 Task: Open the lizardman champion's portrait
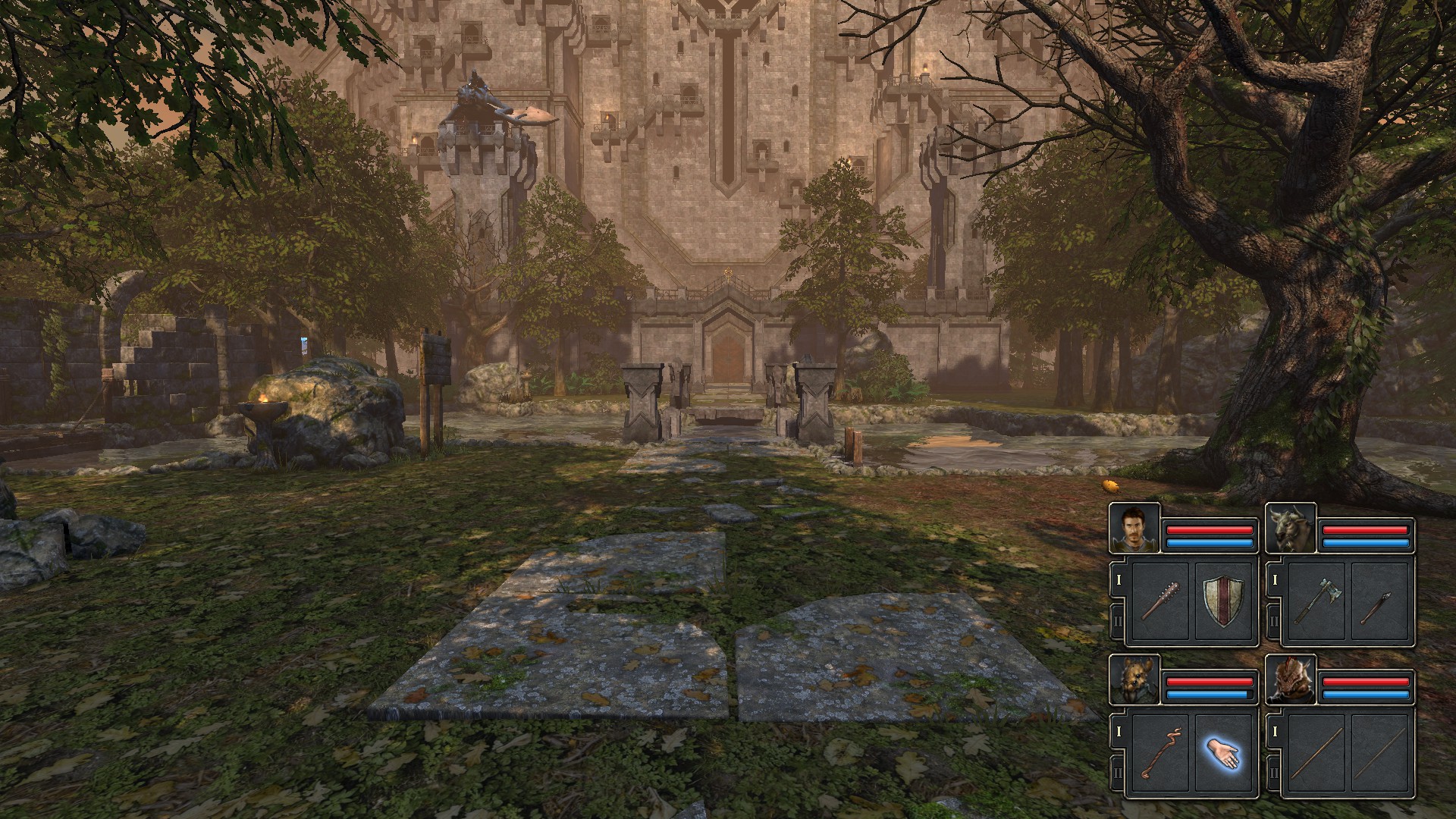click(1291, 680)
